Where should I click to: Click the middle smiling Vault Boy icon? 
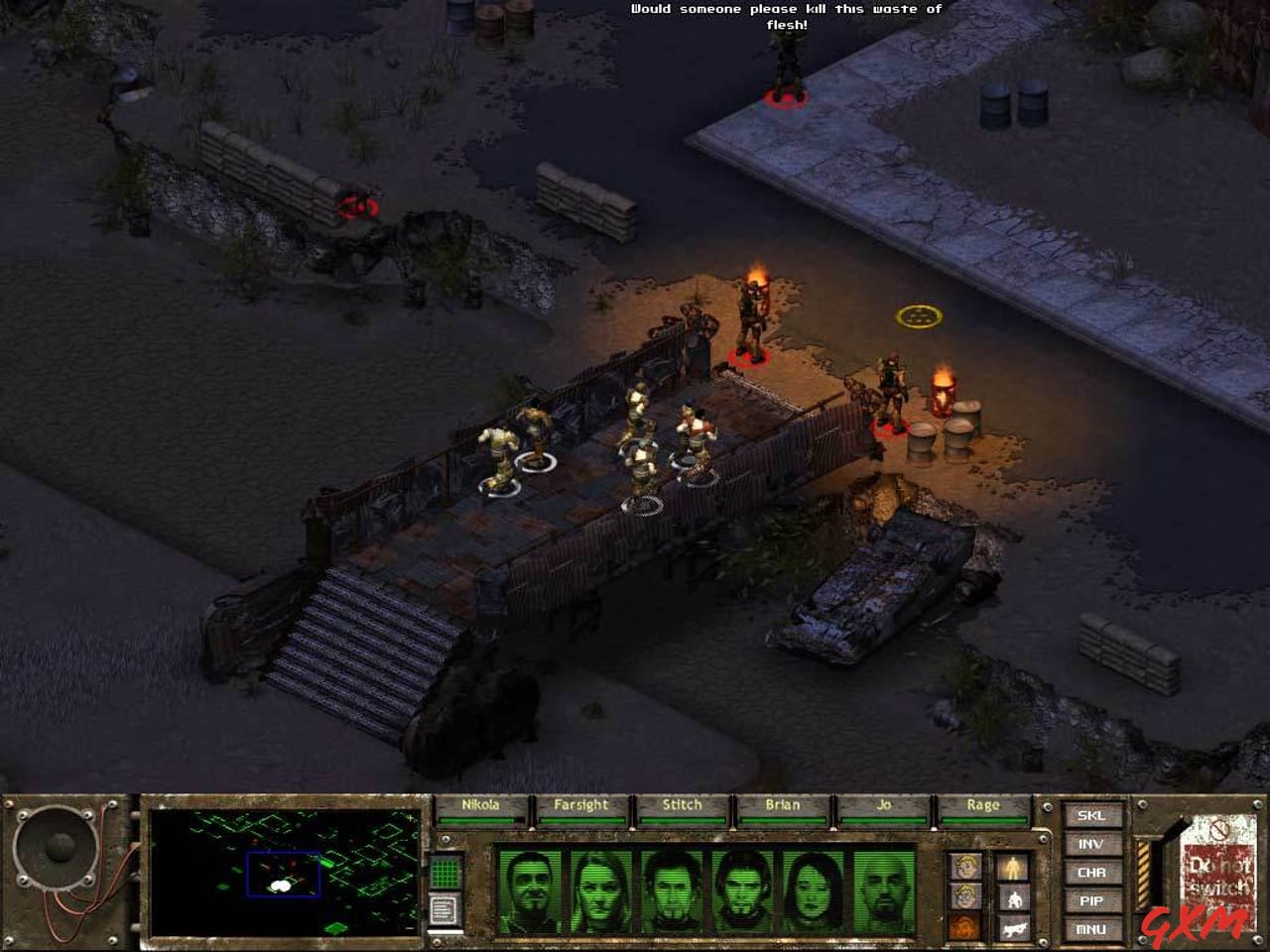(x=966, y=897)
